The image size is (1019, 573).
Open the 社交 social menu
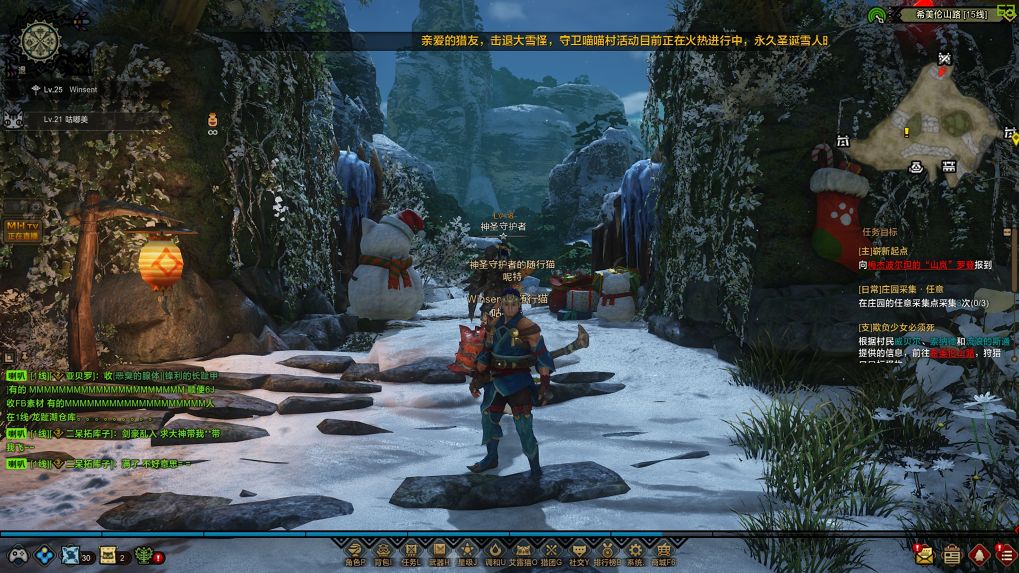point(579,551)
